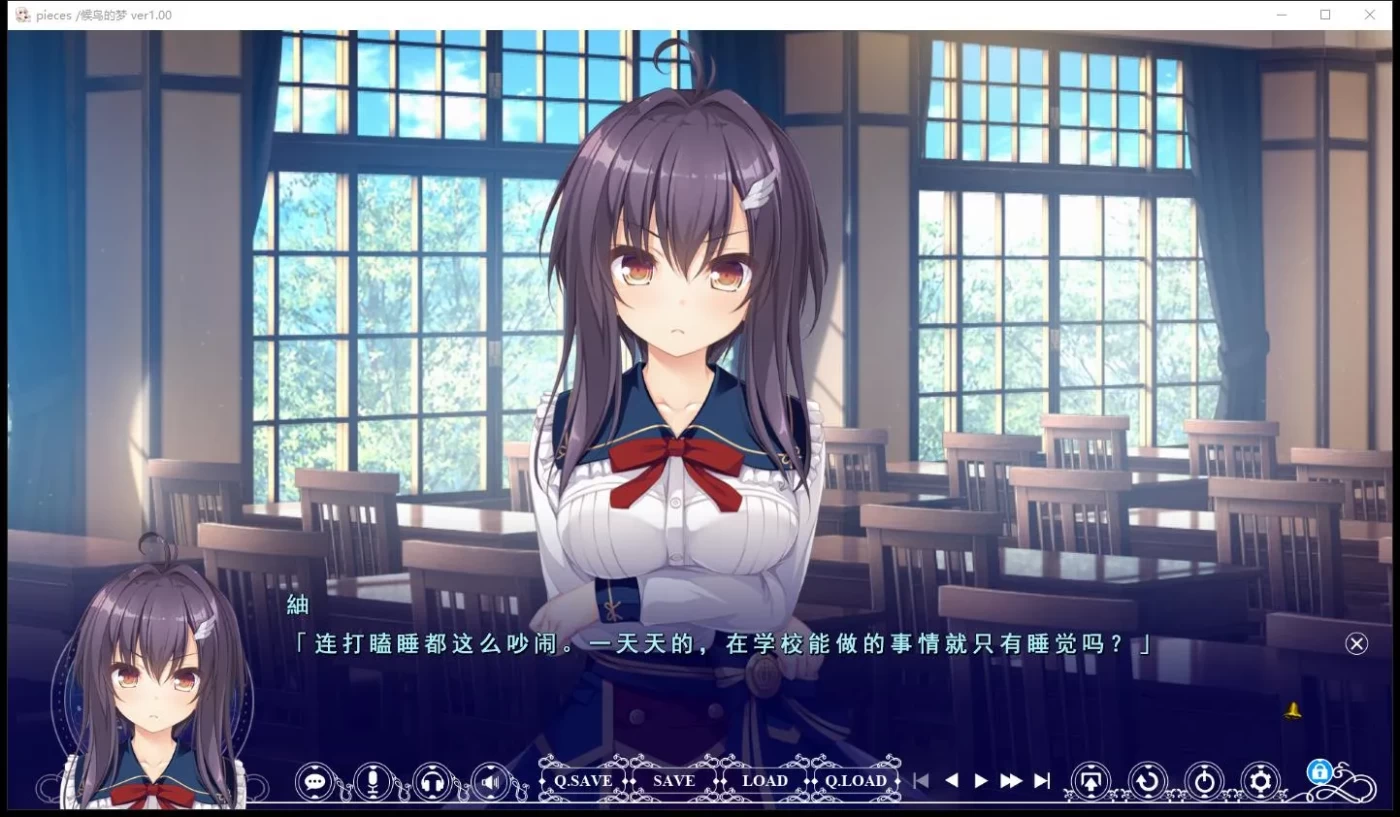Open the SAVE menu button
1400x817 pixels.
point(673,781)
